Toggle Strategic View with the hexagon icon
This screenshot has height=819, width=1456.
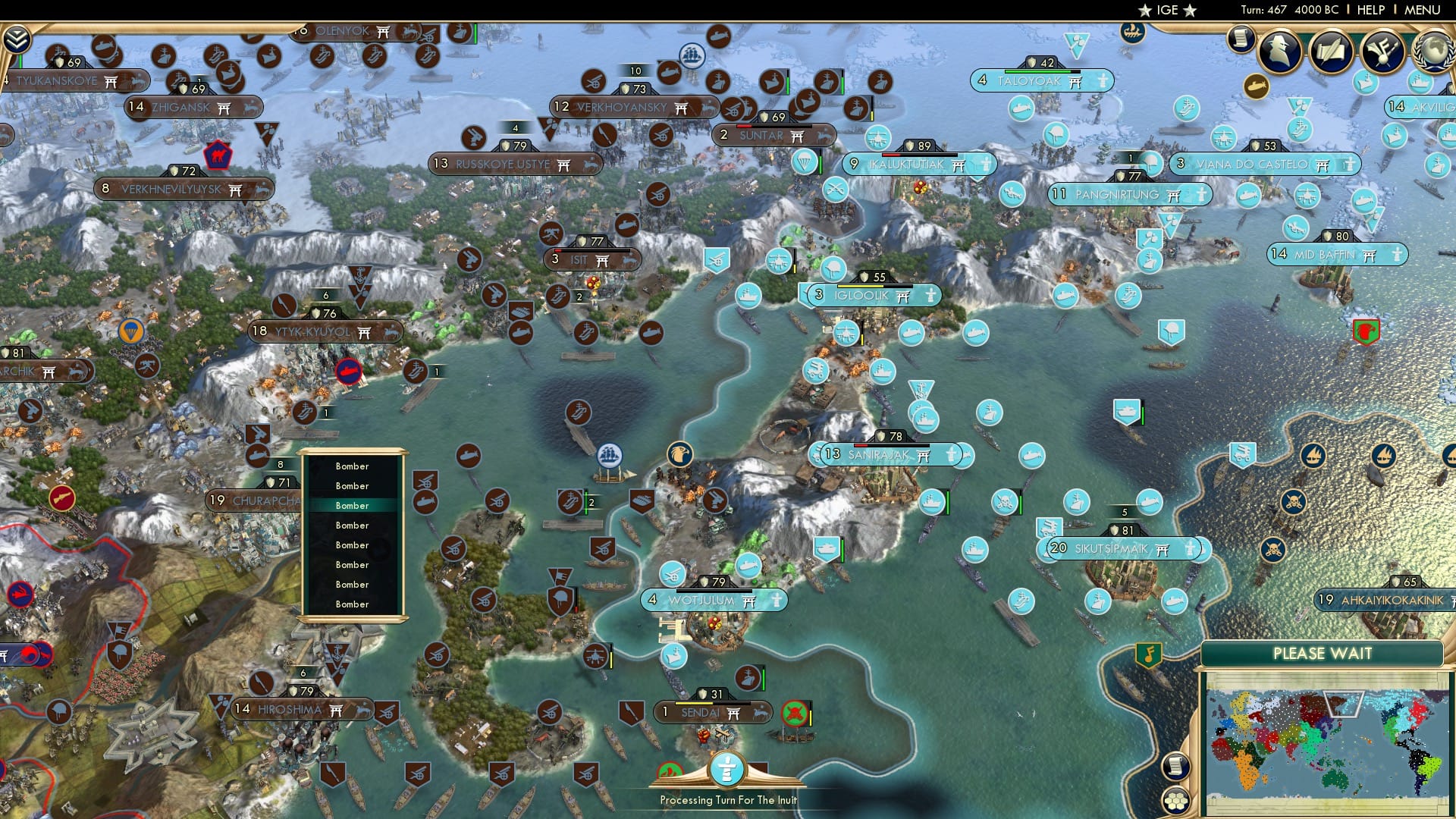1176,801
